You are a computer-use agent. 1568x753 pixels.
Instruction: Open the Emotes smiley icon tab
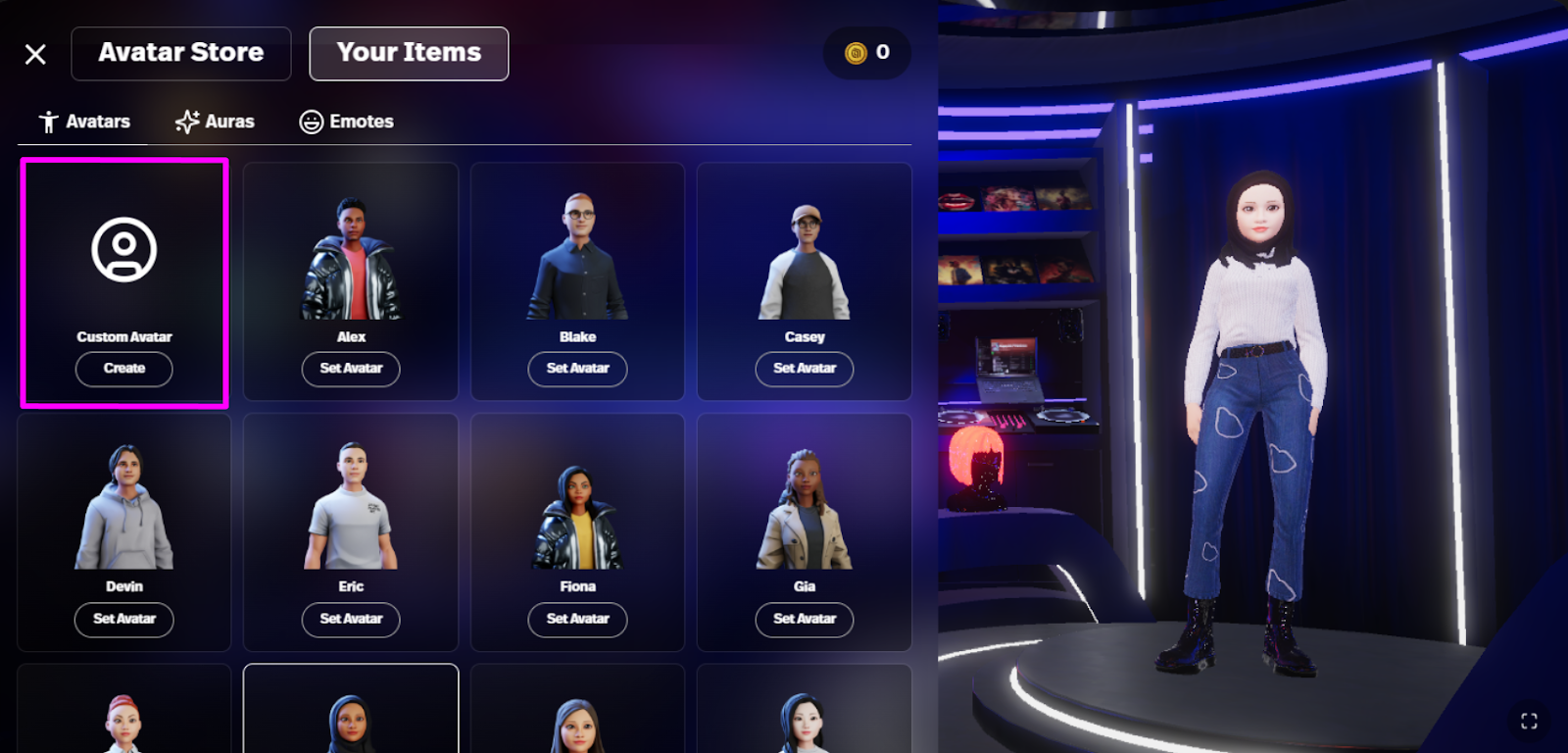pos(312,121)
